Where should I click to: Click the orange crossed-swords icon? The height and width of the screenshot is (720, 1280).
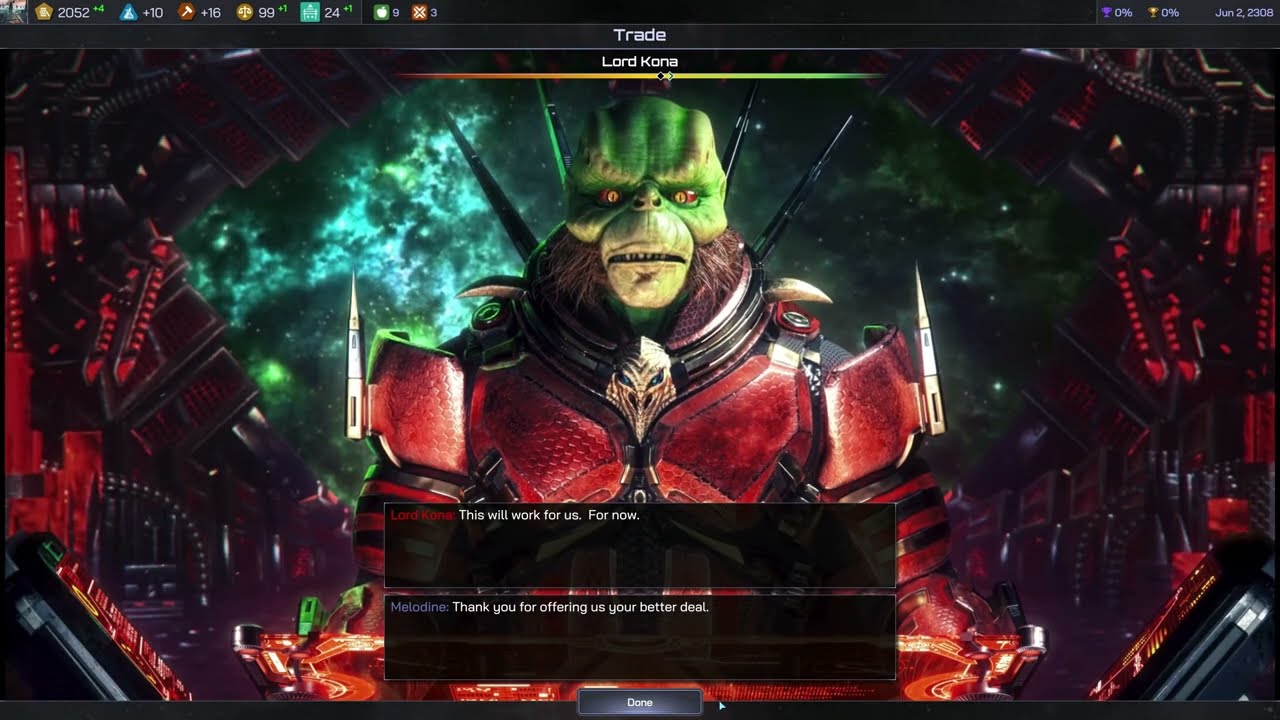point(419,12)
